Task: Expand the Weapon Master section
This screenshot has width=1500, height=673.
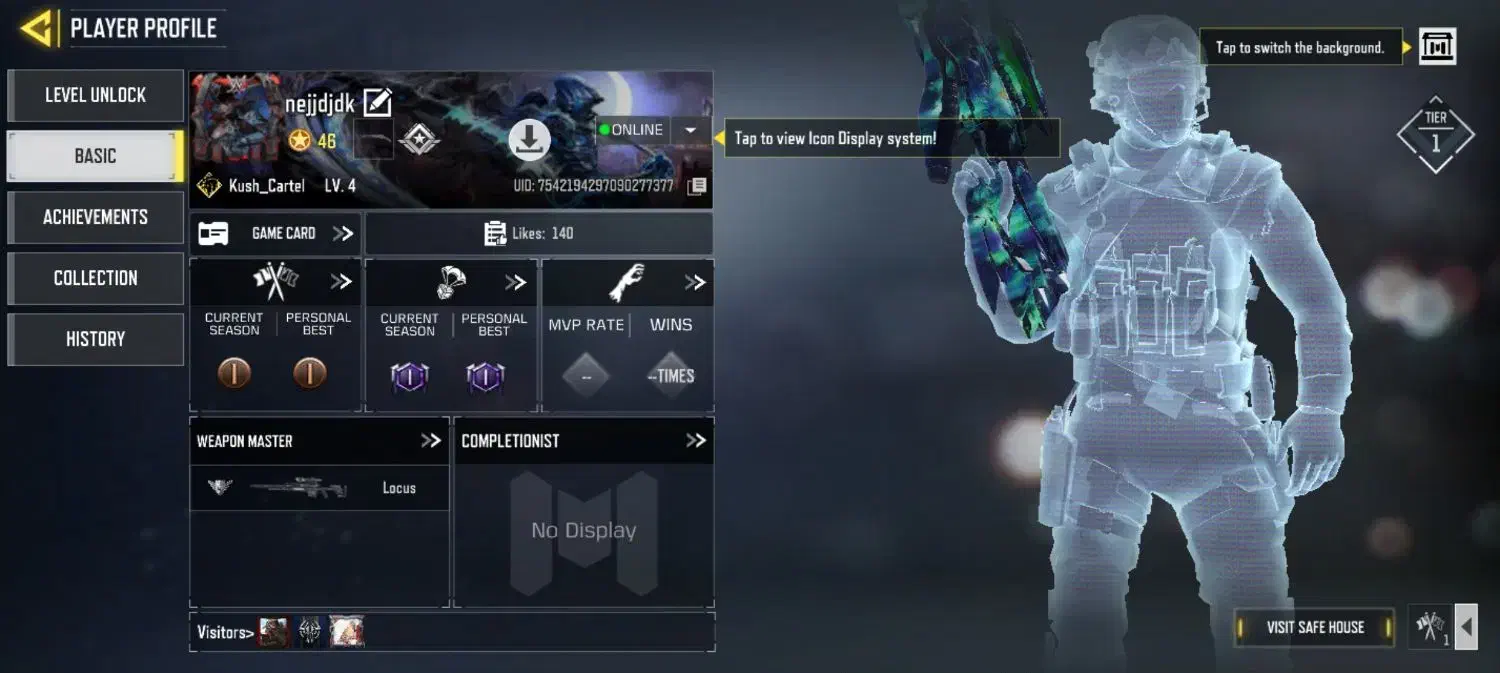Action: click(x=430, y=441)
